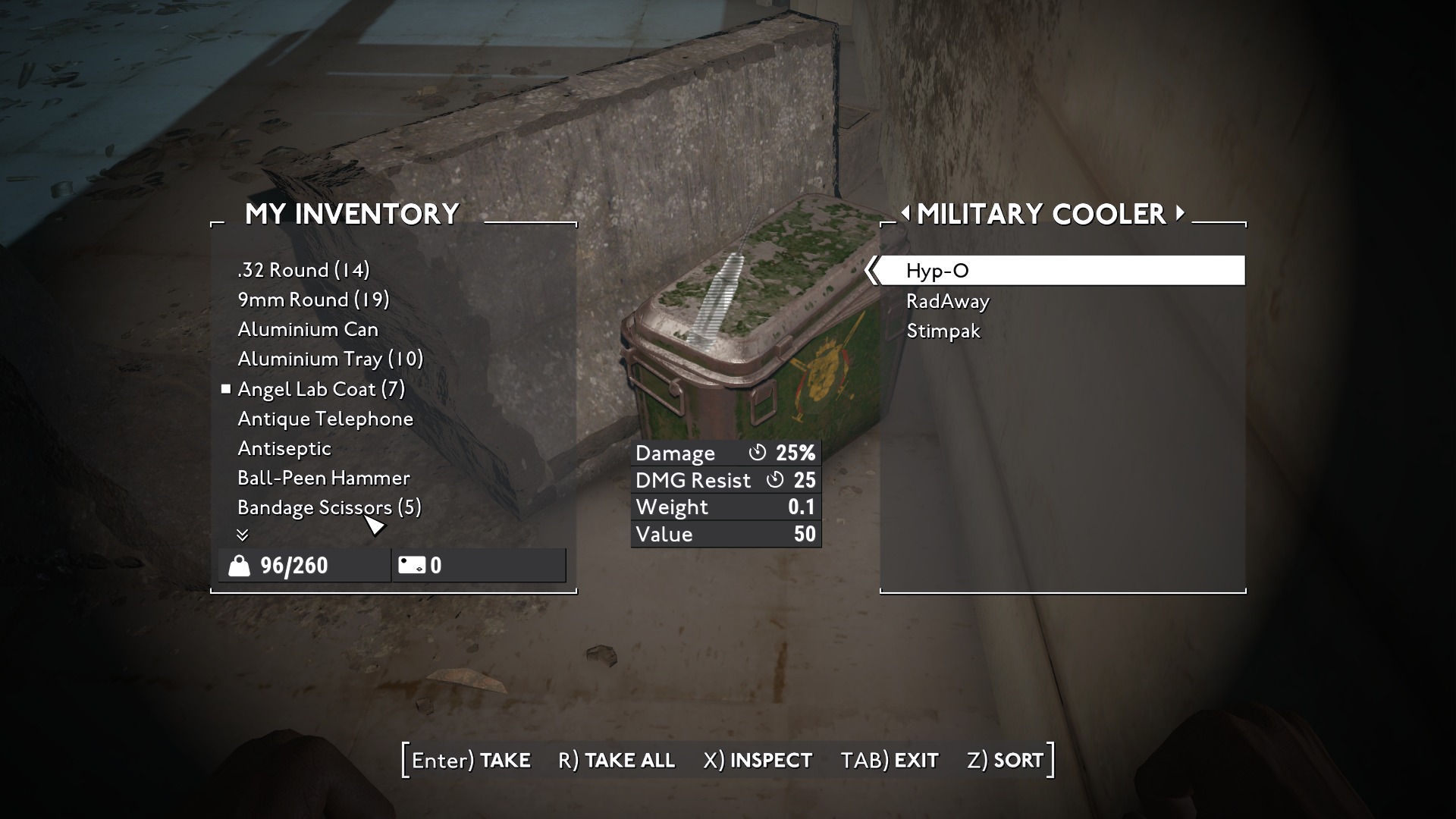Close the container with EXIT
Viewport: 1456px width, 819px height.
click(890, 760)
